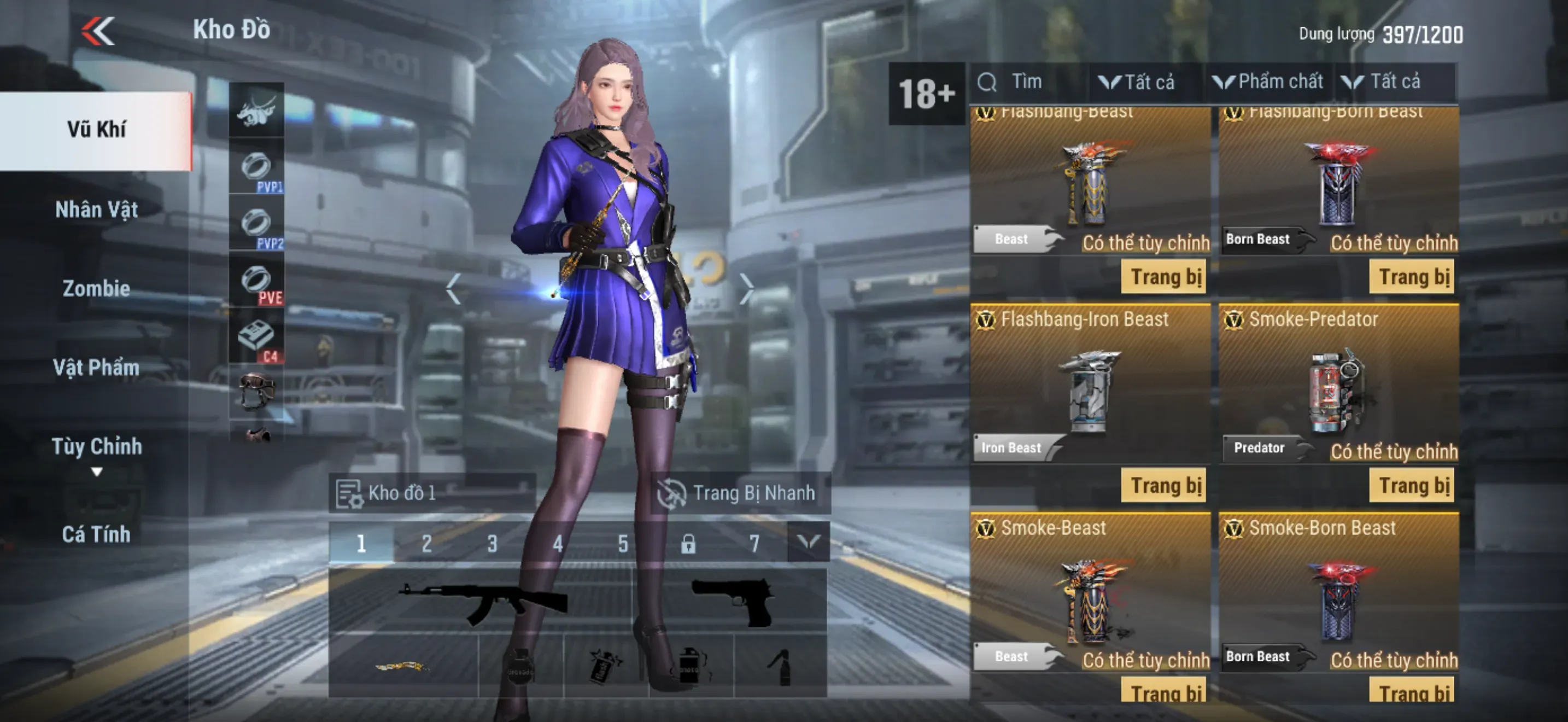The image size is (1568, 722).
Task: Go back with the double-arrow button
Action: click(98, 31)
